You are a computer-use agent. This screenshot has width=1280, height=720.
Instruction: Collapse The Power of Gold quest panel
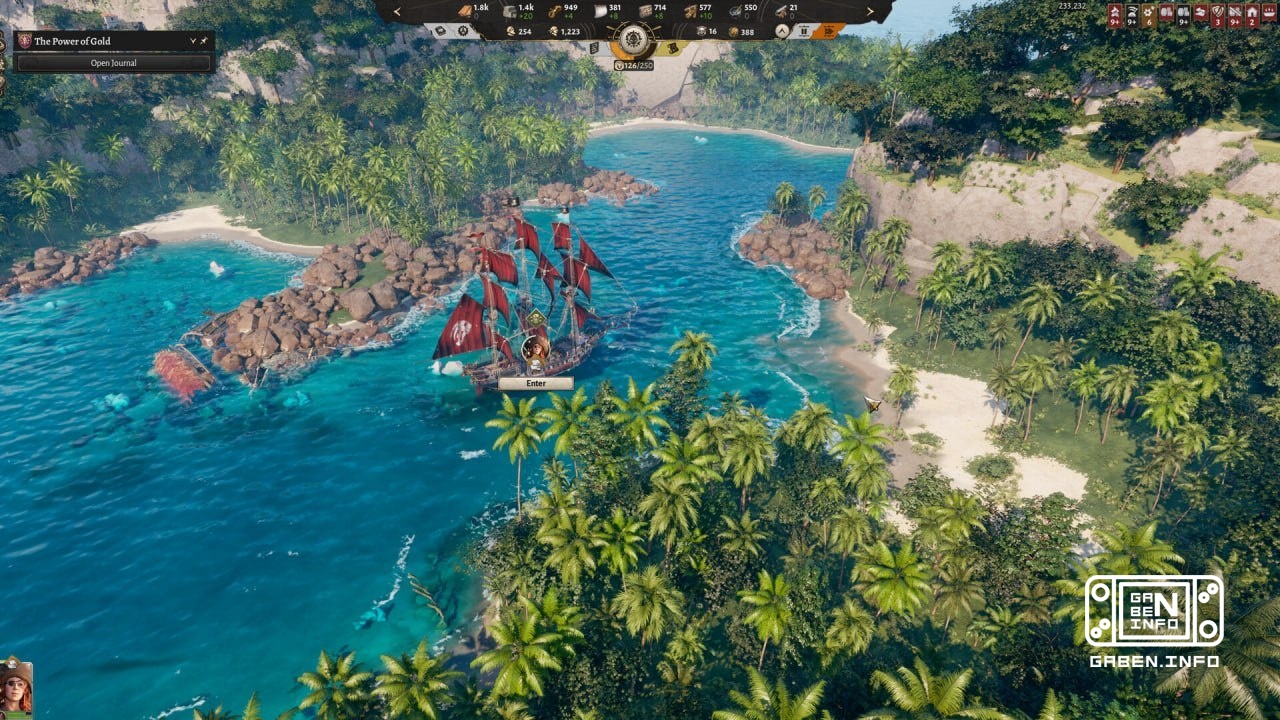(192, 41)
